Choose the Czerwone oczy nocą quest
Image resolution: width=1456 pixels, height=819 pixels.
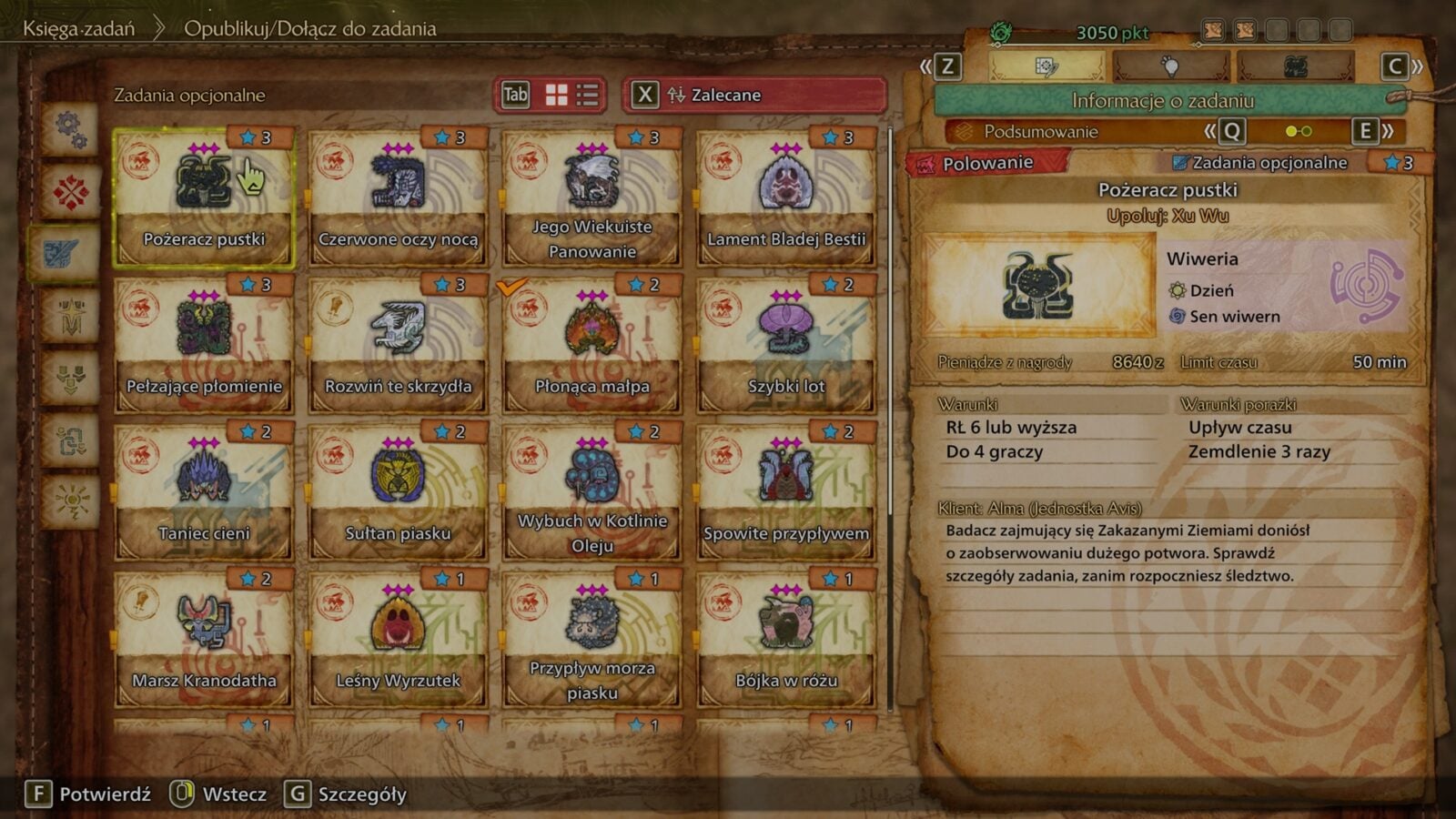398,197
